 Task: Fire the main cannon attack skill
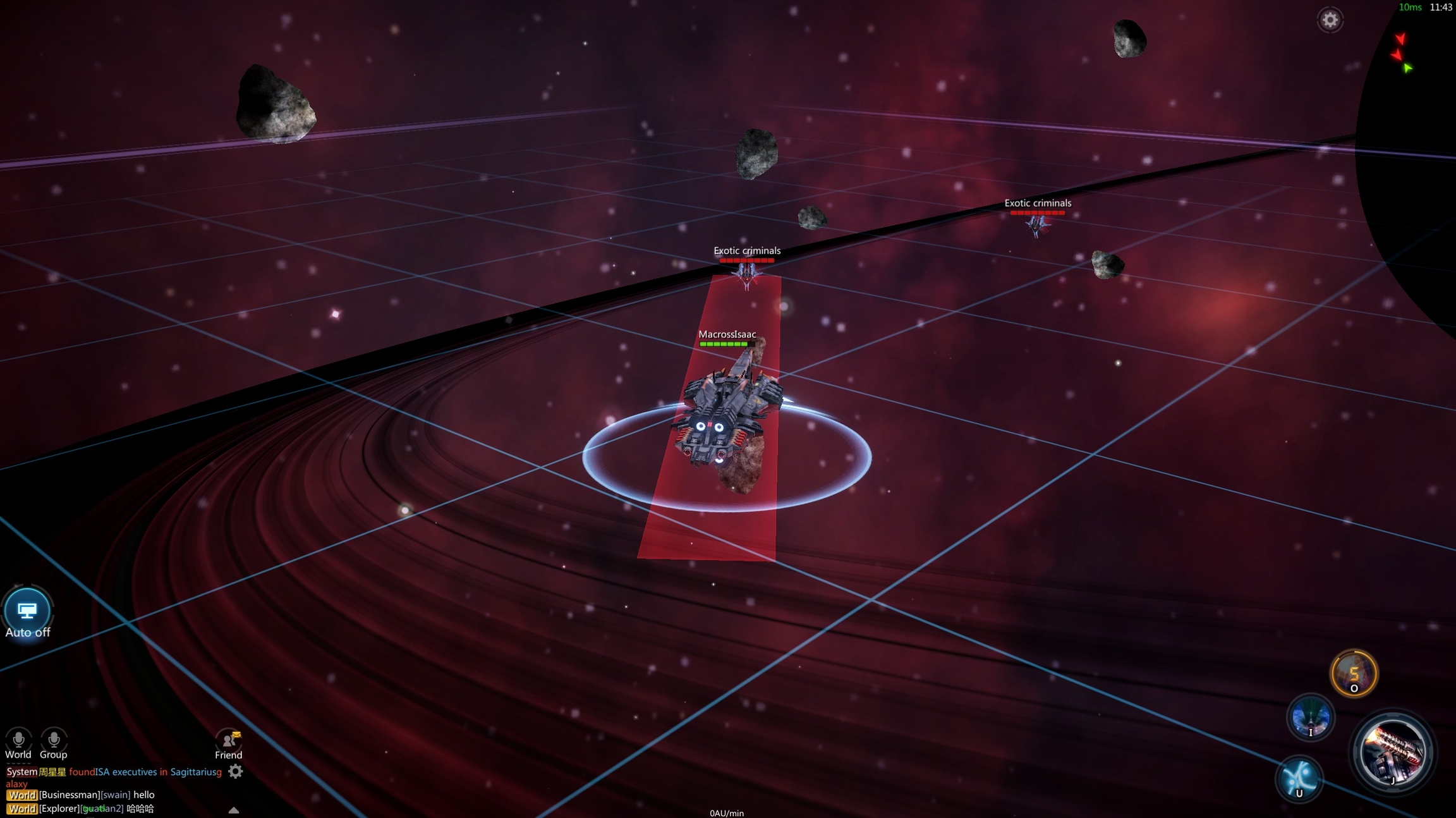[x=1393, y=752]
